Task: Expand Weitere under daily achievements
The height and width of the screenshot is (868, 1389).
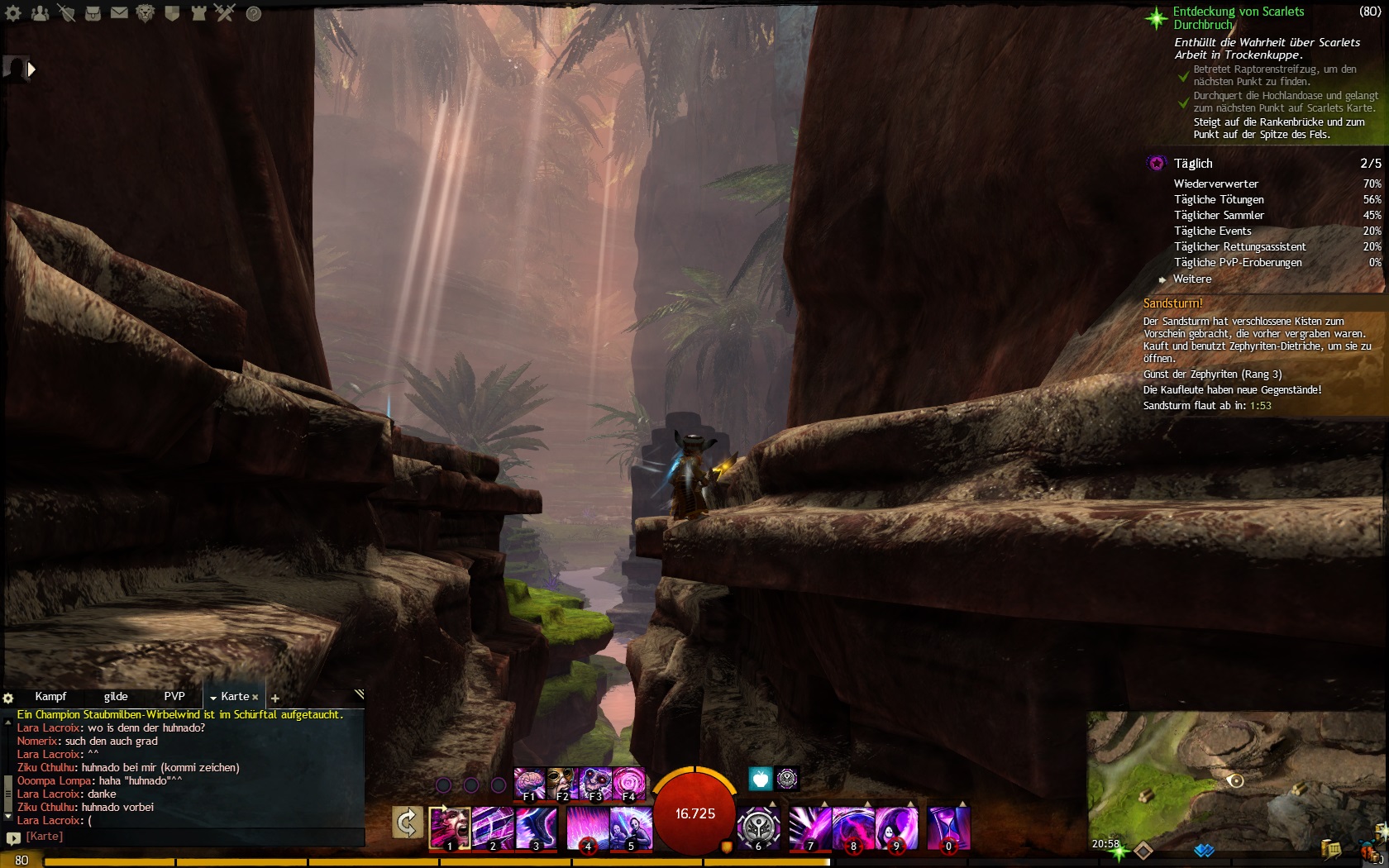Action: (1191, 279)
